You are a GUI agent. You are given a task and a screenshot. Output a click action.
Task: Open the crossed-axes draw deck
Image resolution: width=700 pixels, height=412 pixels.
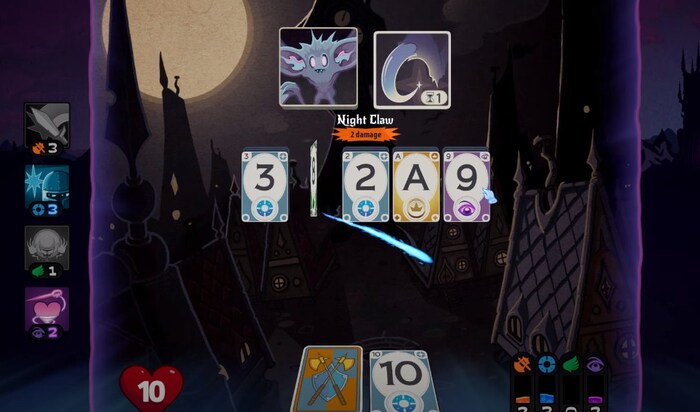(331, 380)
